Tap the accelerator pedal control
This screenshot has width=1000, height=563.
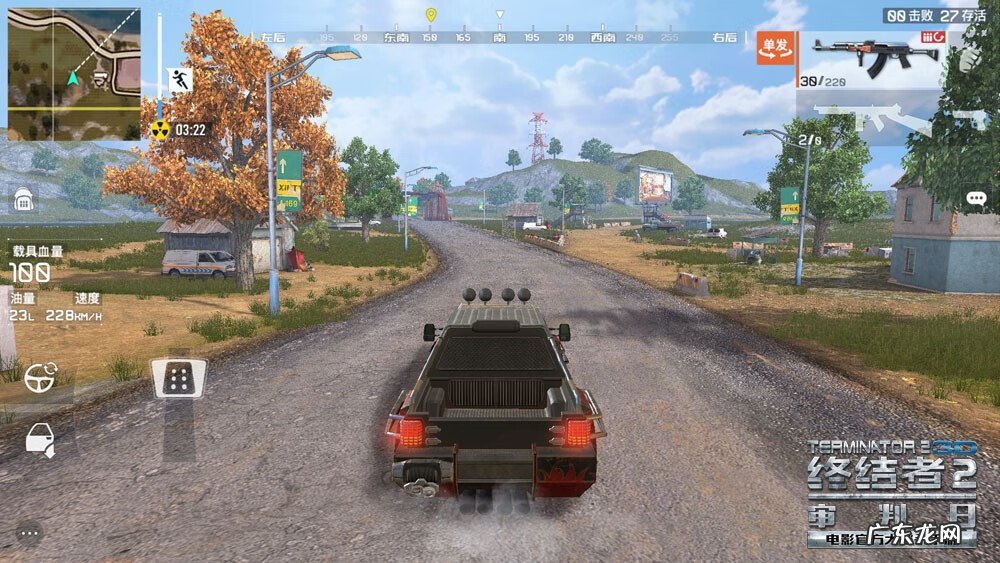pyautogui.click(x=180, y=378)
